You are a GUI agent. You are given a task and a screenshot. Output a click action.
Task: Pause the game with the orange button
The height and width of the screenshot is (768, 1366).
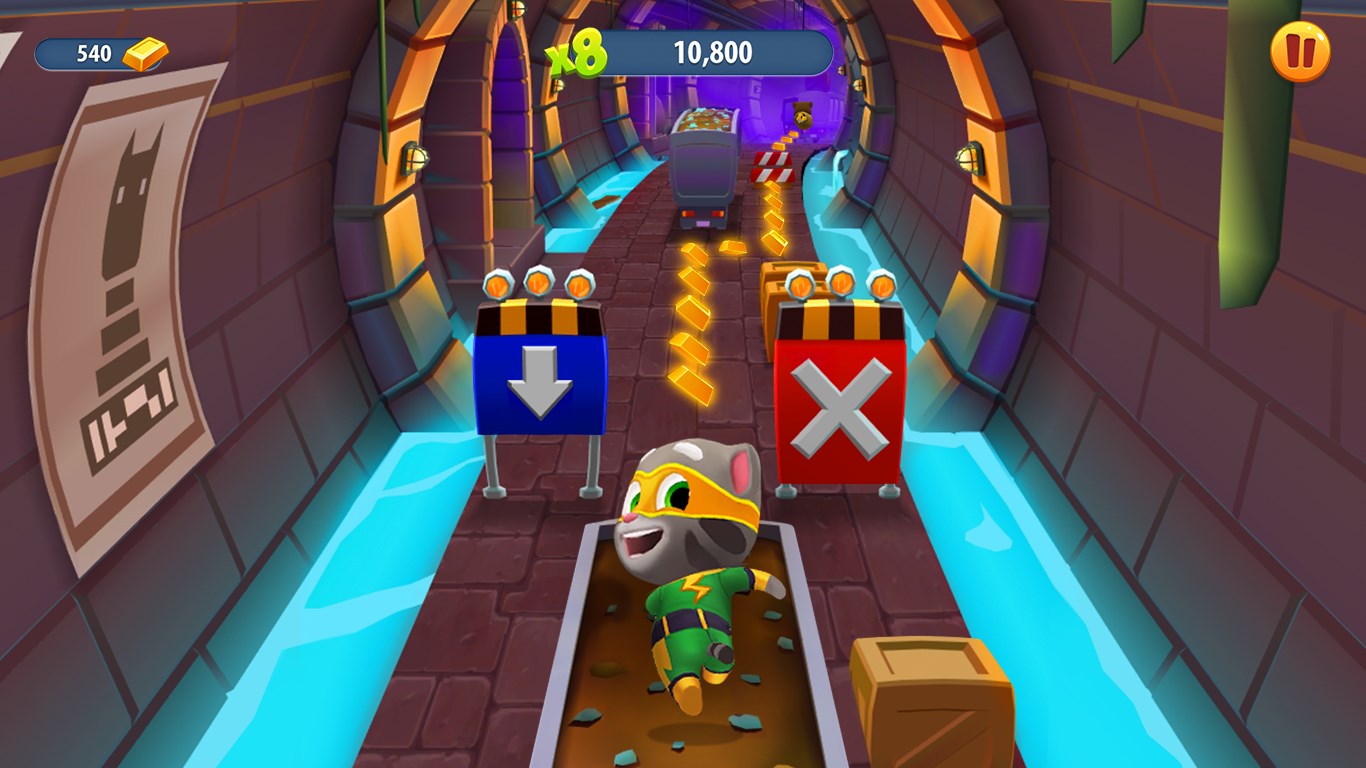point(1300,52)
